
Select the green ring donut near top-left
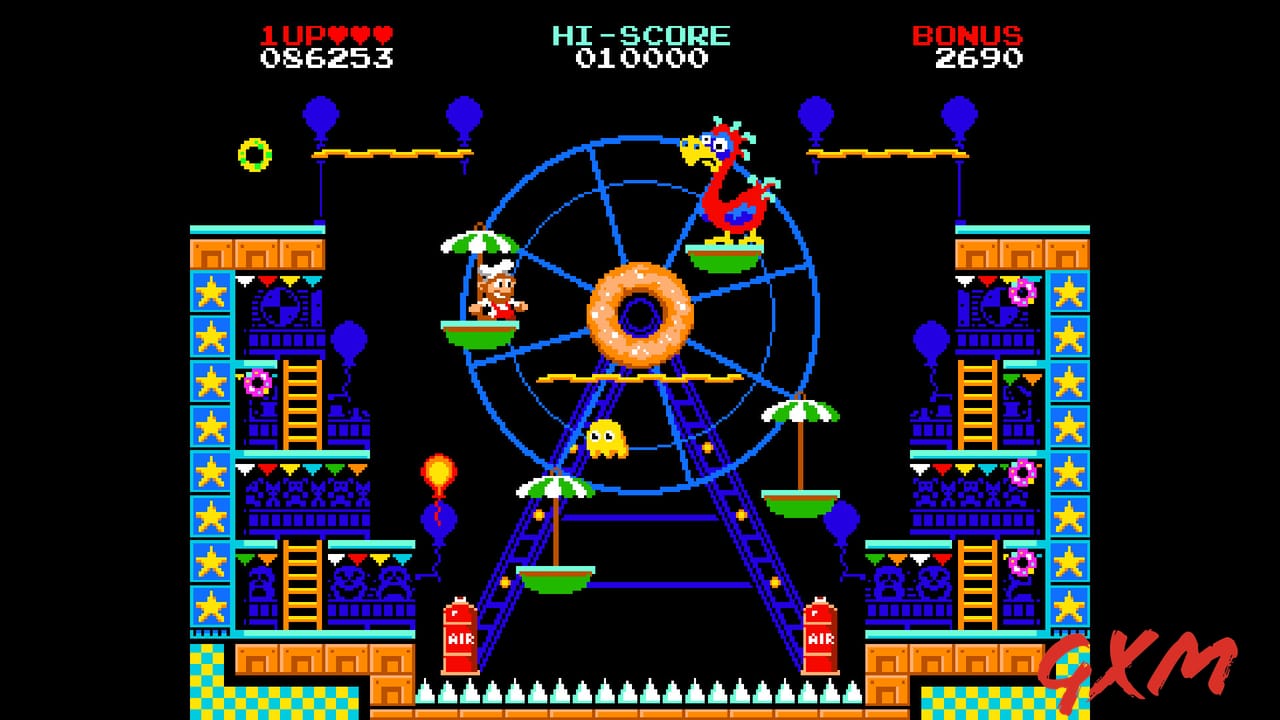pyautogui.click(x=253, y=156)
